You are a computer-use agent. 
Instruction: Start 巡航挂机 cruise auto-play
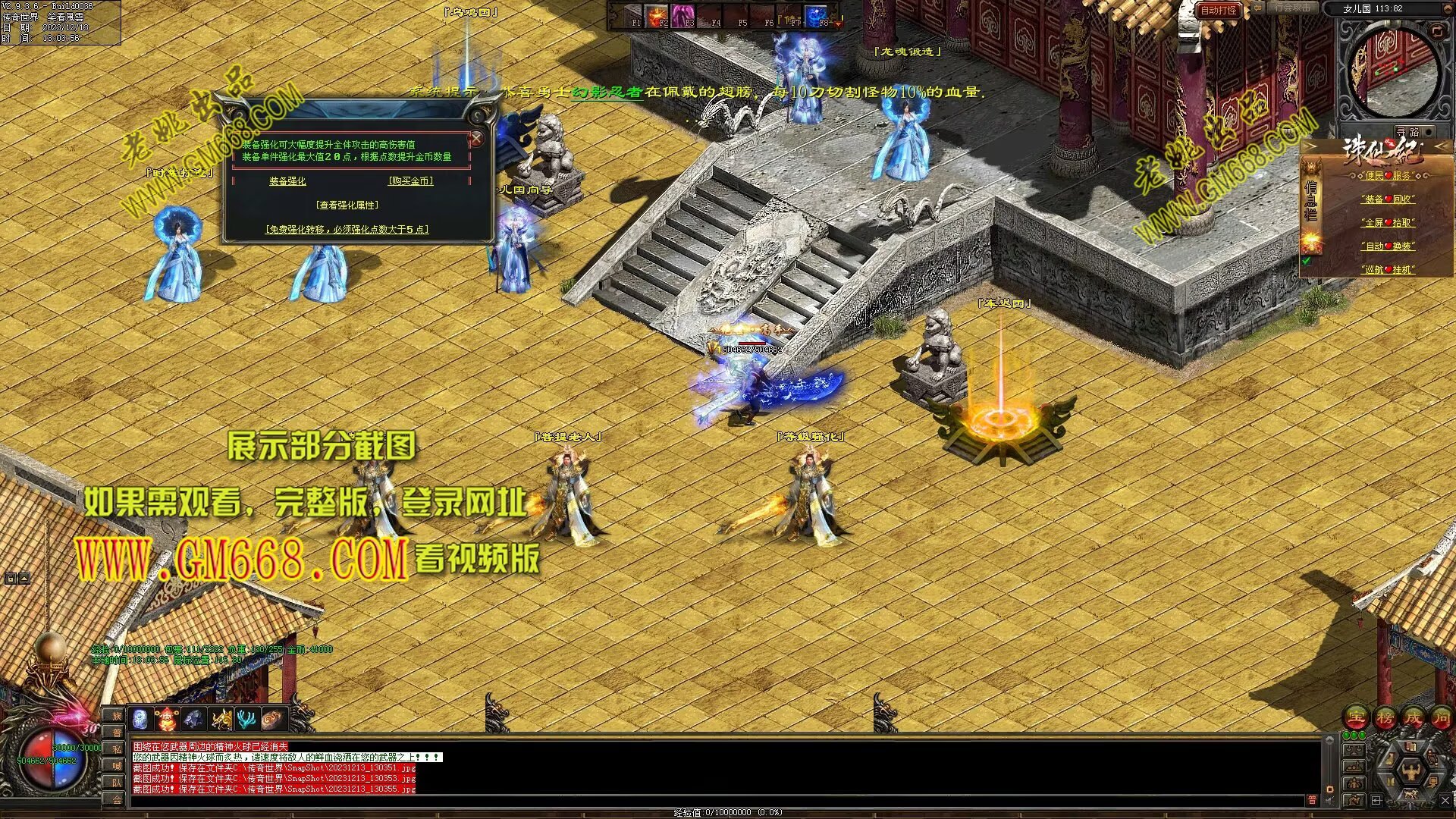pyautogui.click(x=1388, y=270)
